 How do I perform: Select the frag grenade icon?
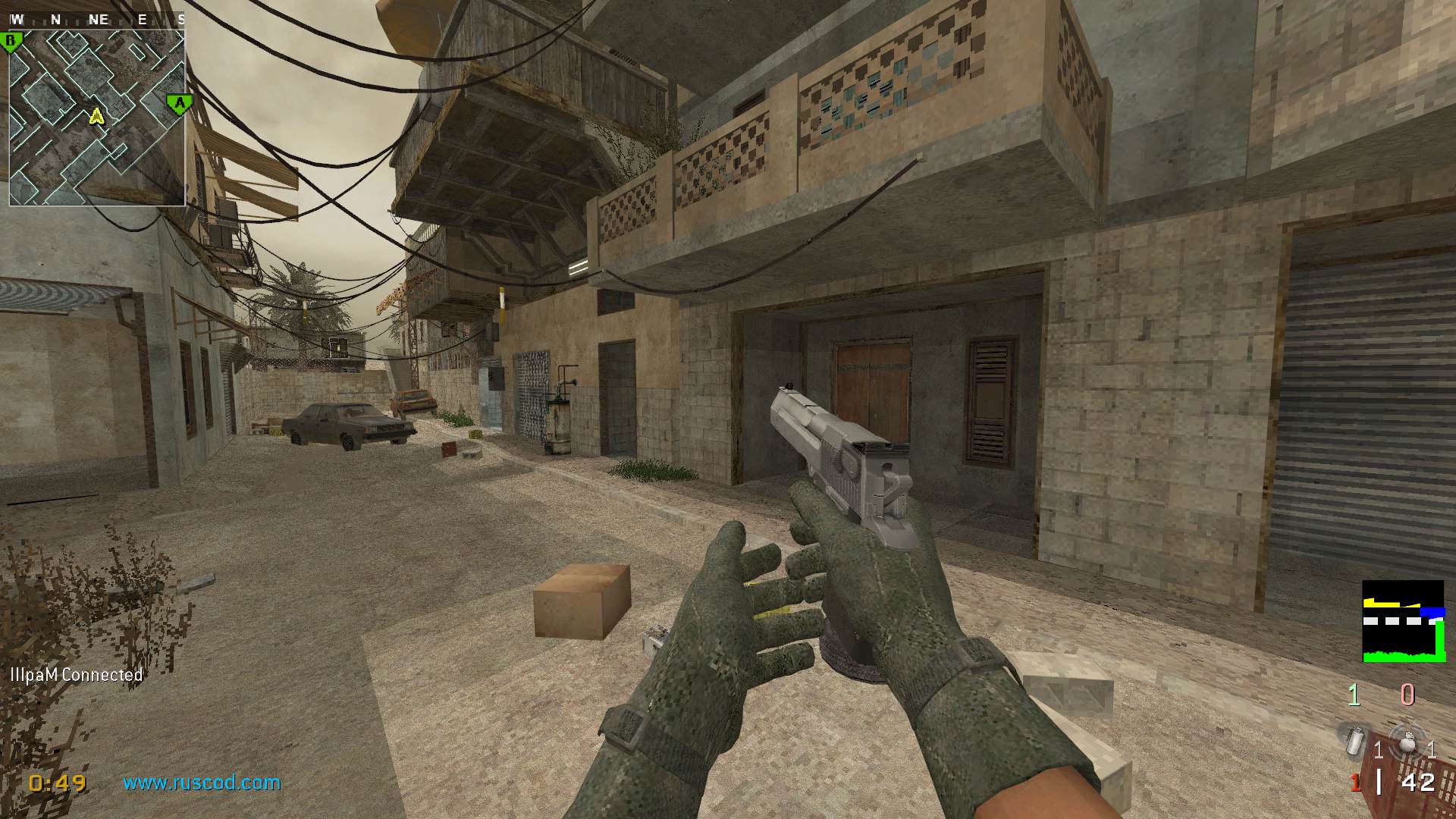tap(1407, 739)
